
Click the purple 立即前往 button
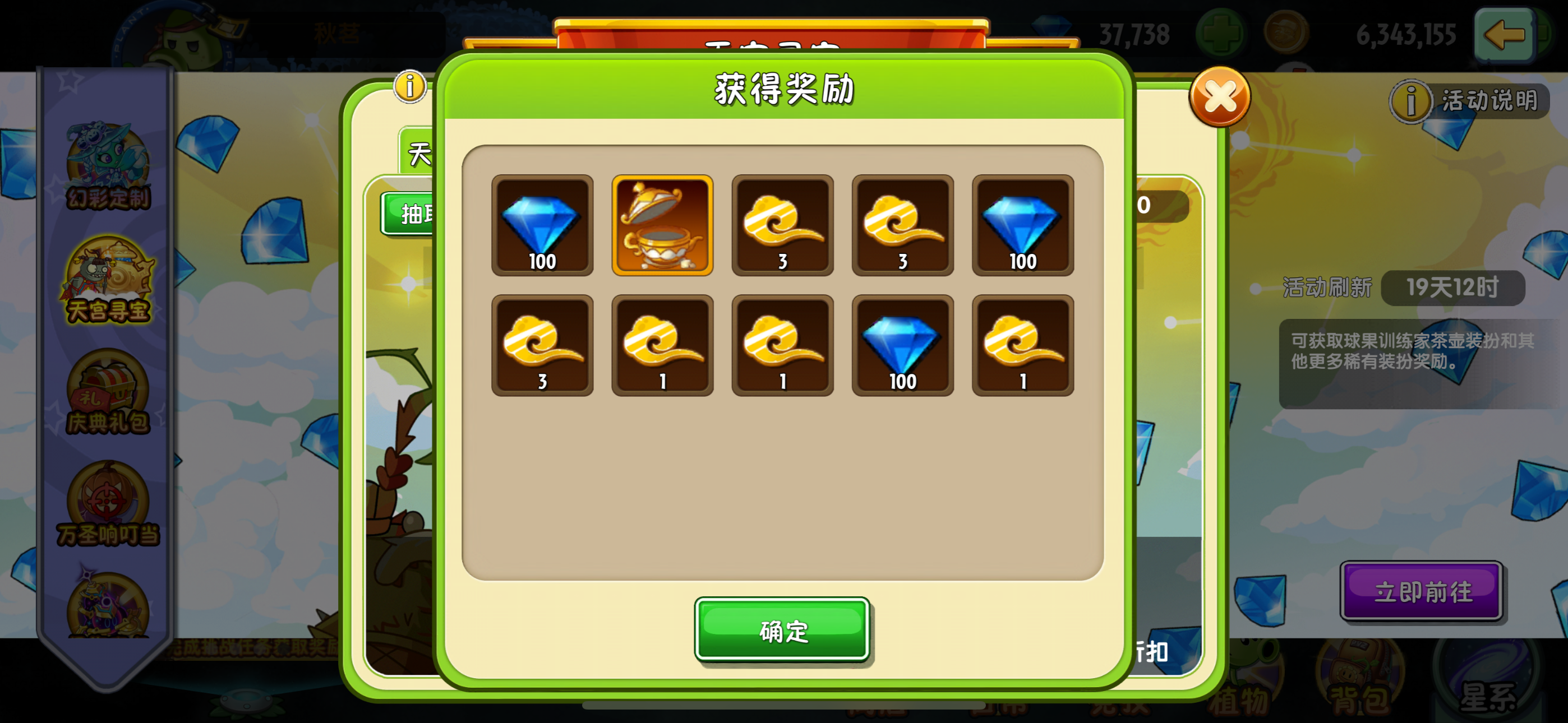click(x=1423, y=590)
